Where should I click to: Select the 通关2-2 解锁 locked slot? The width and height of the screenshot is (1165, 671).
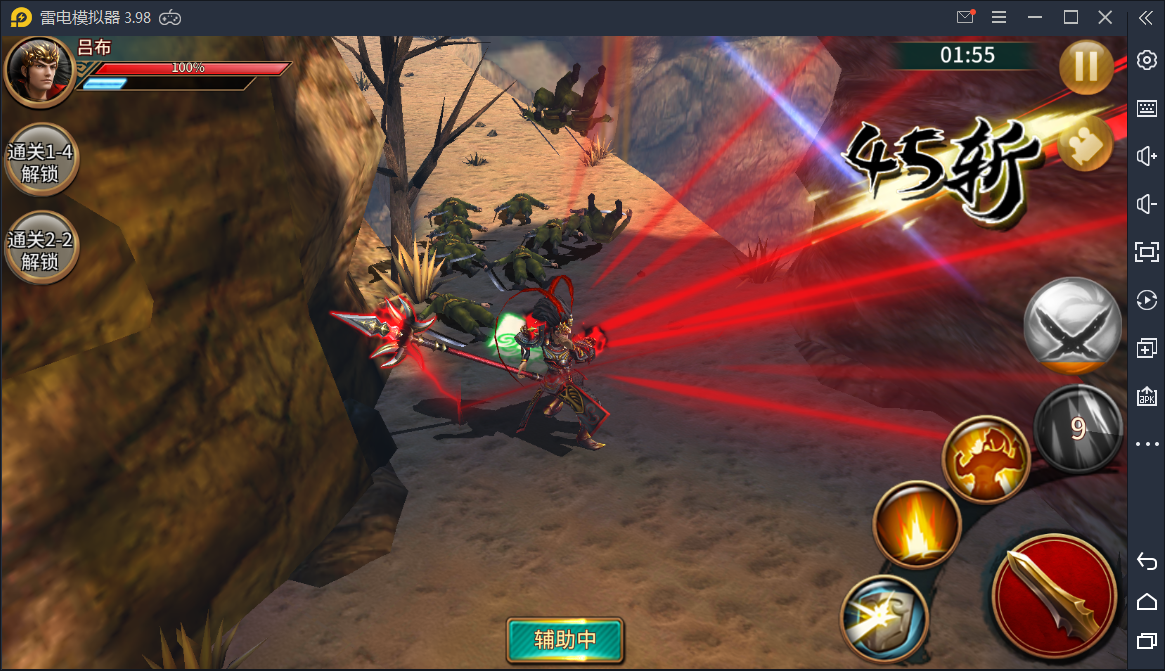coord(41,250)
